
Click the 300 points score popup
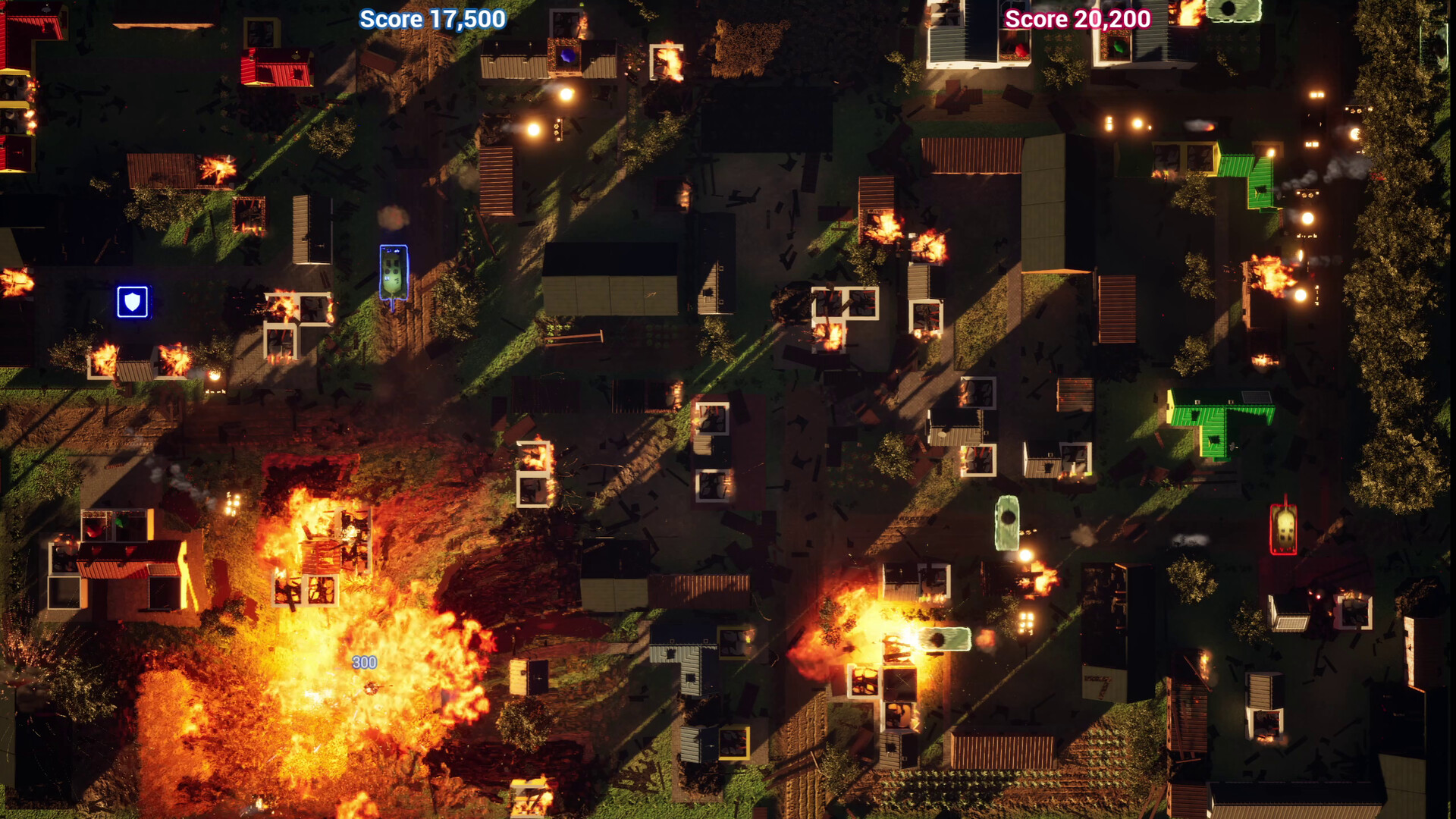pos(364,661)
